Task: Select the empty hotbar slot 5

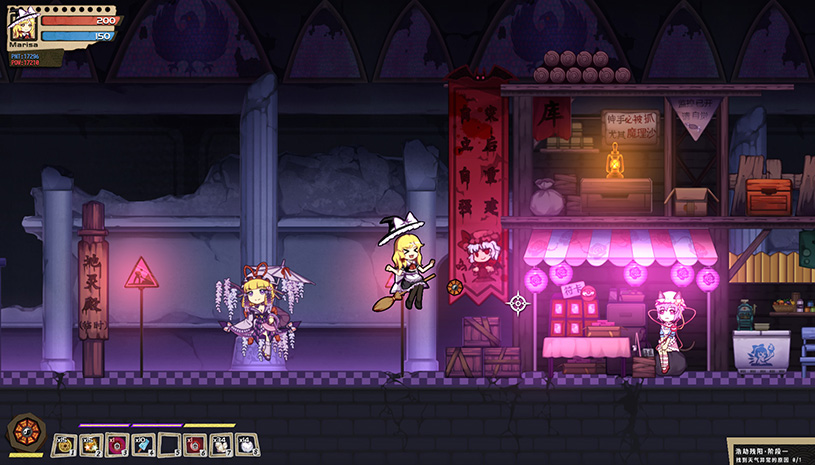Action: tap(168, 444)
